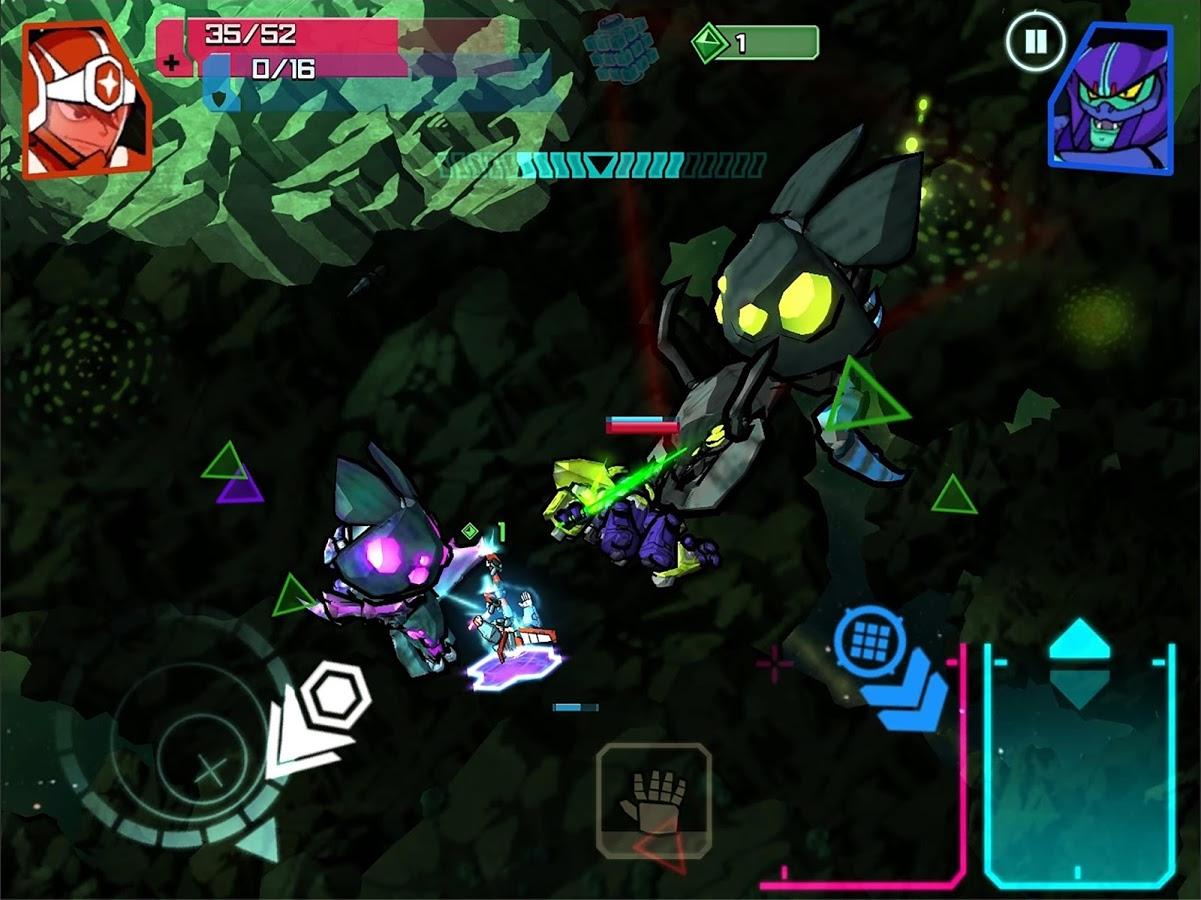Trigger the blue grid special ability
This screenshot has width=1201, height=900.
click(x=870, y=641)
